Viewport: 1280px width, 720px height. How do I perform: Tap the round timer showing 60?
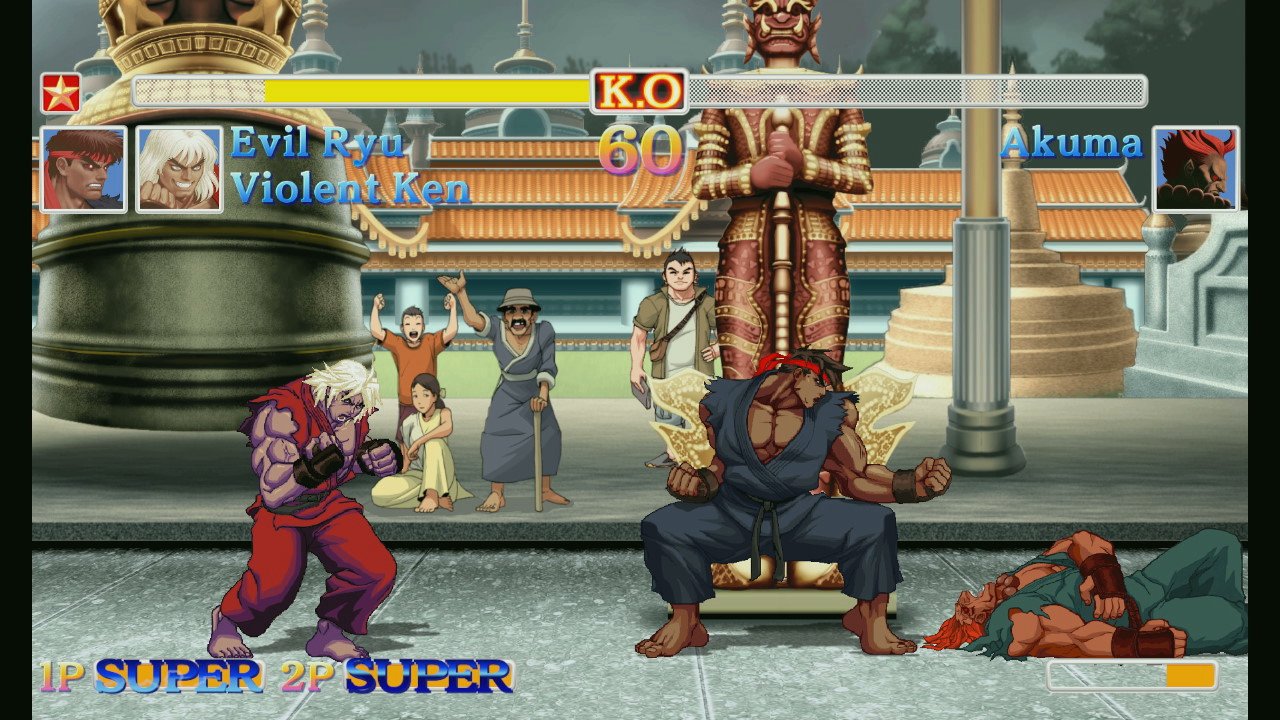[640, 150]
